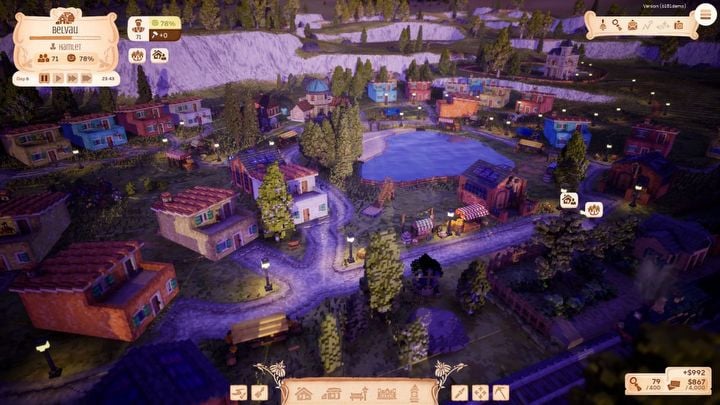Open the camera photo mode
This screenshot has width=720, height=405.
coord(679,24)
